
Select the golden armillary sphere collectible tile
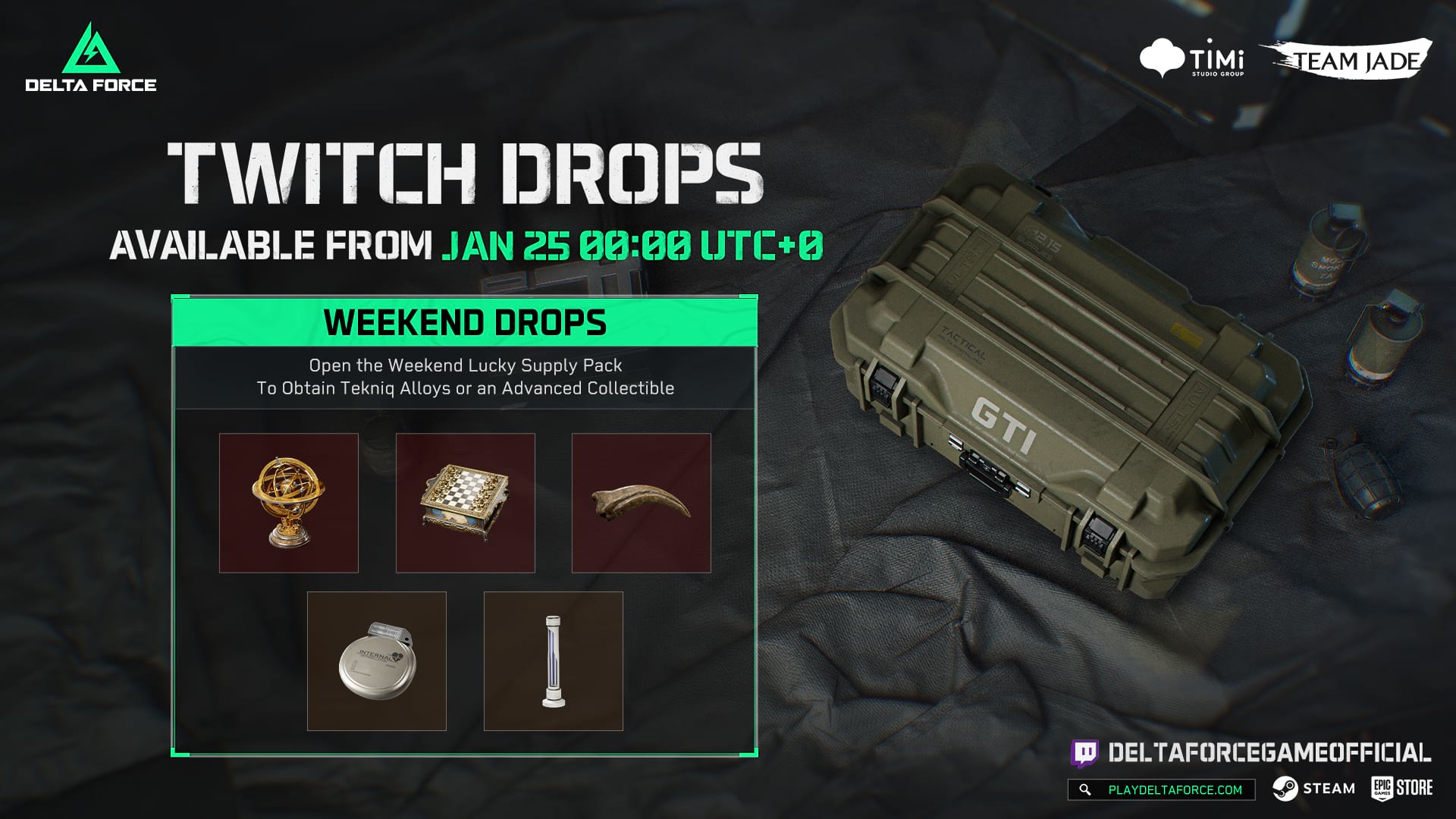(x=288, y=503)
